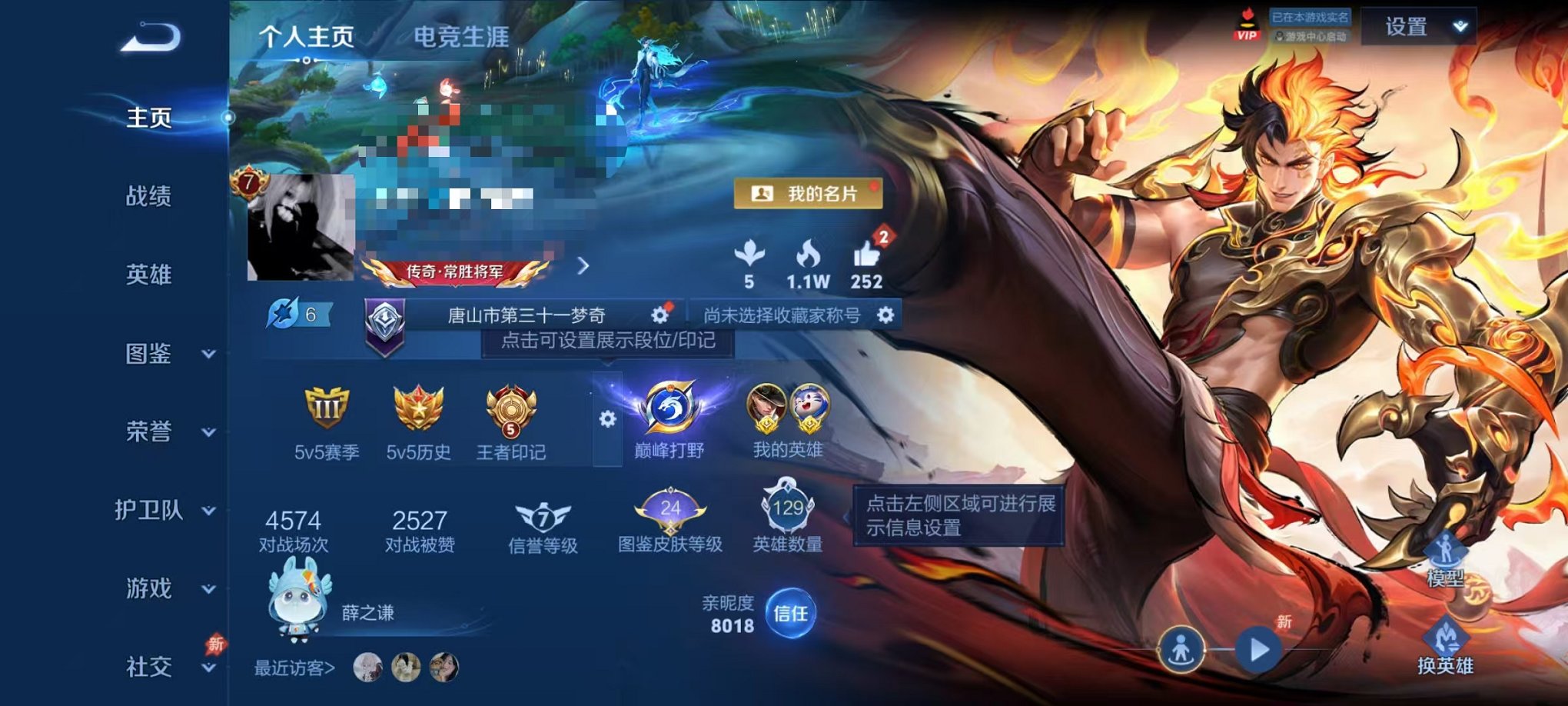Play the hero skin animation
Image resolution: width=1568 pixels, height=706 pixels.
pyautogui.click(x=1261, y=650)
